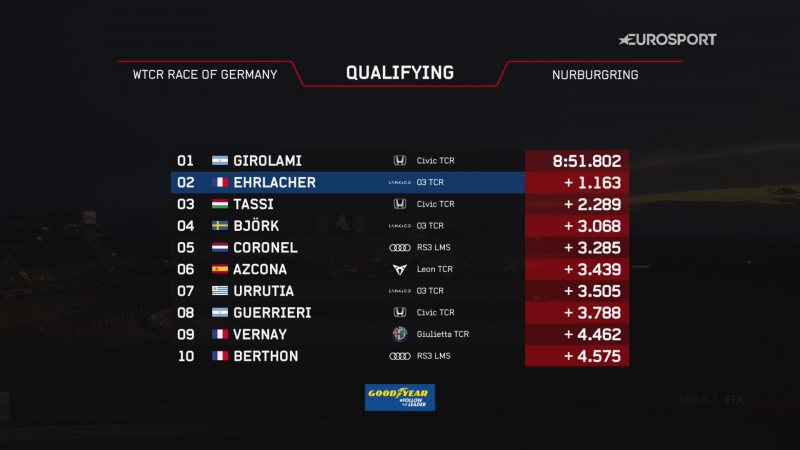Choose the highlighted Ehrlacher row

pos(400,183)
